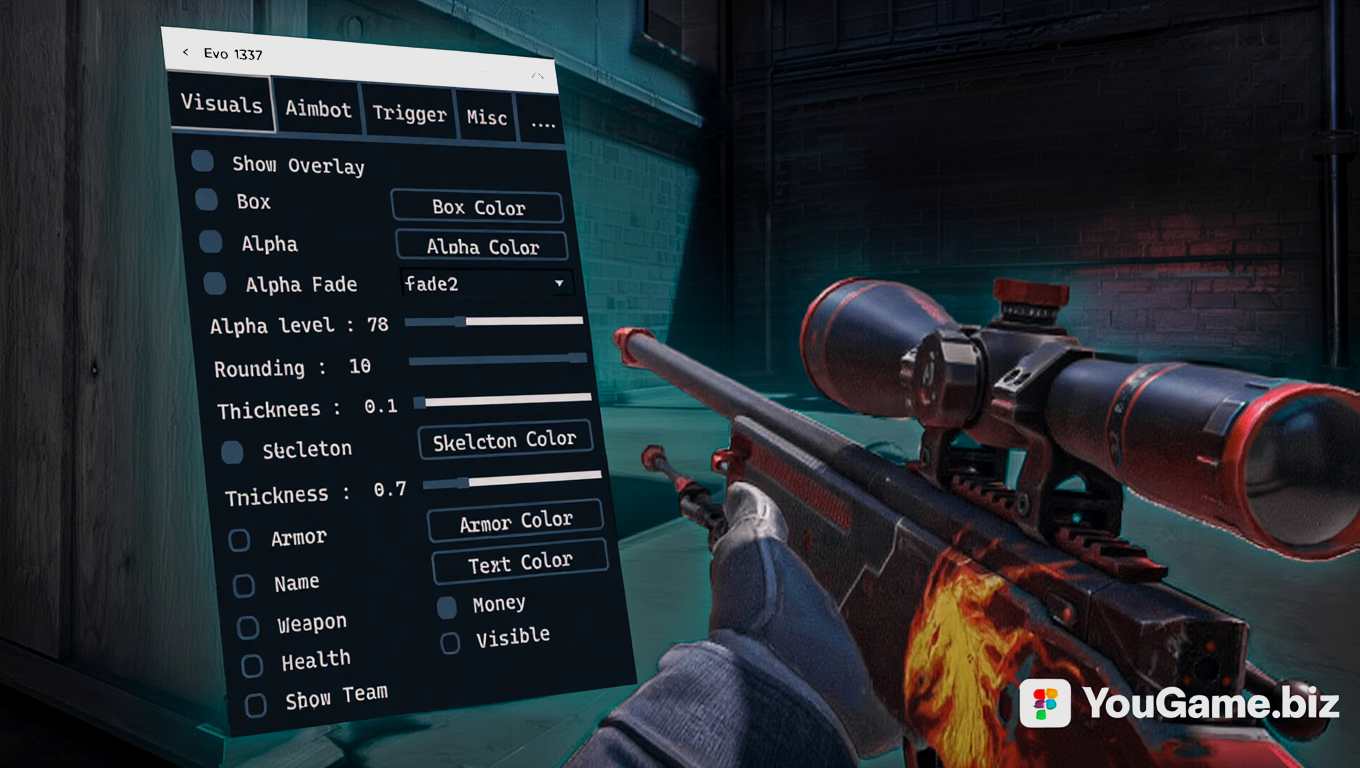The height and width of the screenshot is (768, 1360).
Task: Open the Armor Color picker
Action: coord(516,521)
